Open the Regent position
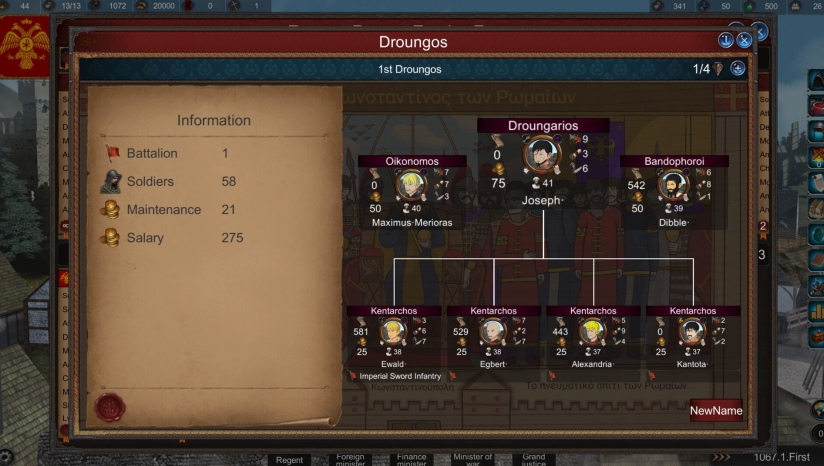Viewport: 824px width, 466px height. pos(289,459)
